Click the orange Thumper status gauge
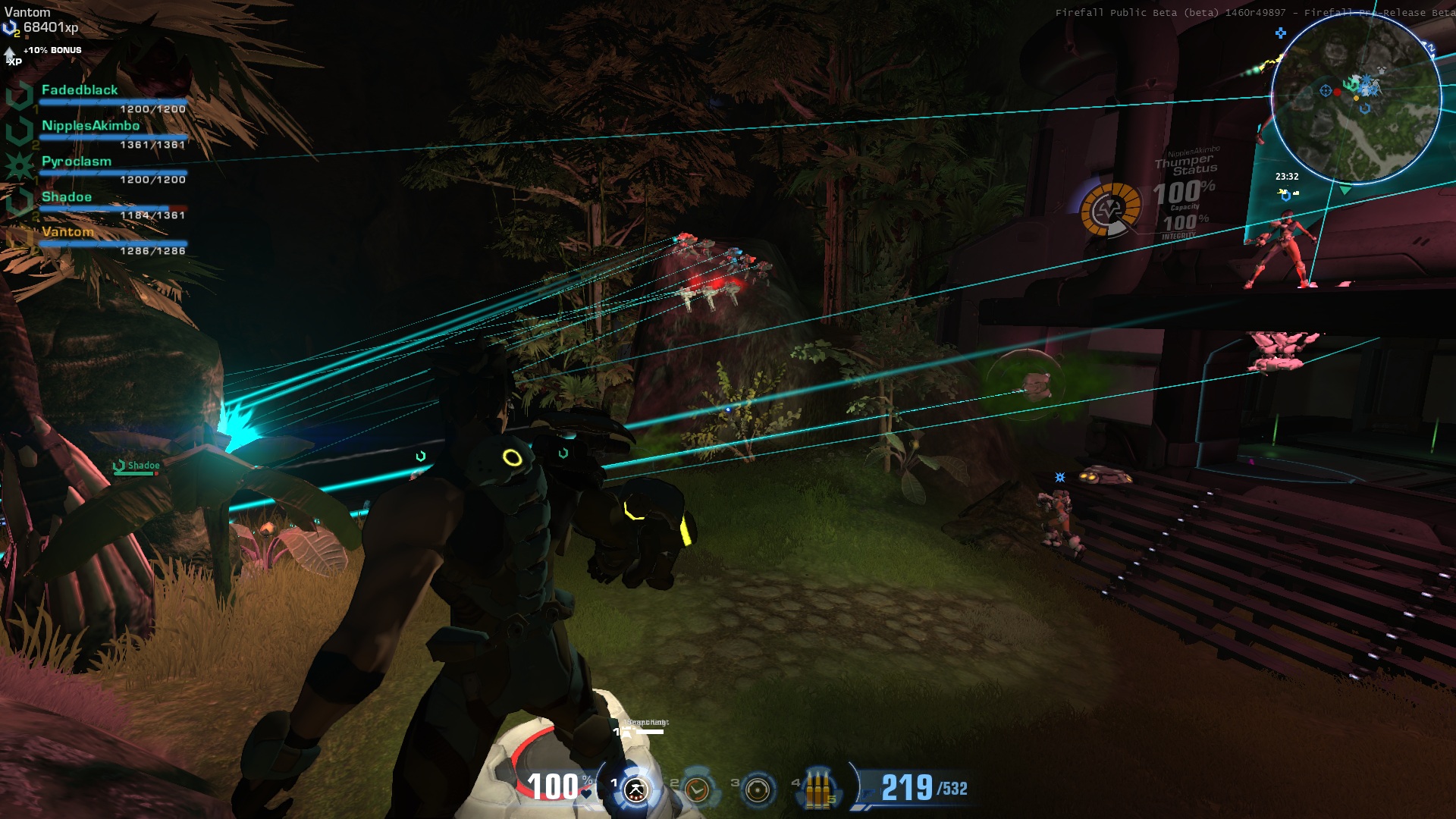Viewport: 1456px width, 819px height. tap(1110, 209)
